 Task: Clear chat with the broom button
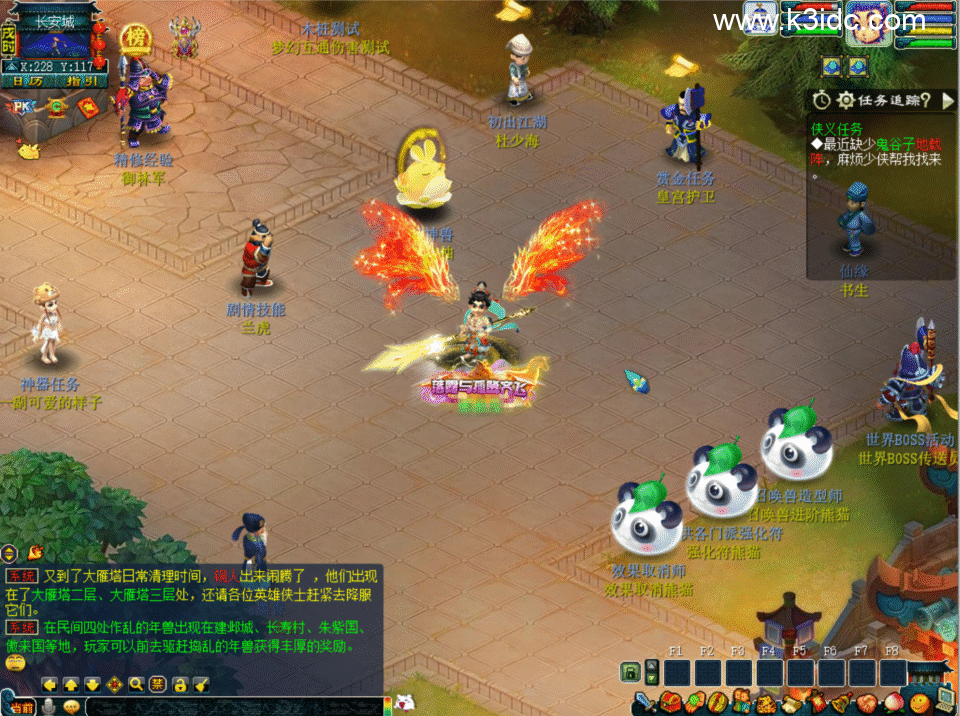tap(201, 685)
